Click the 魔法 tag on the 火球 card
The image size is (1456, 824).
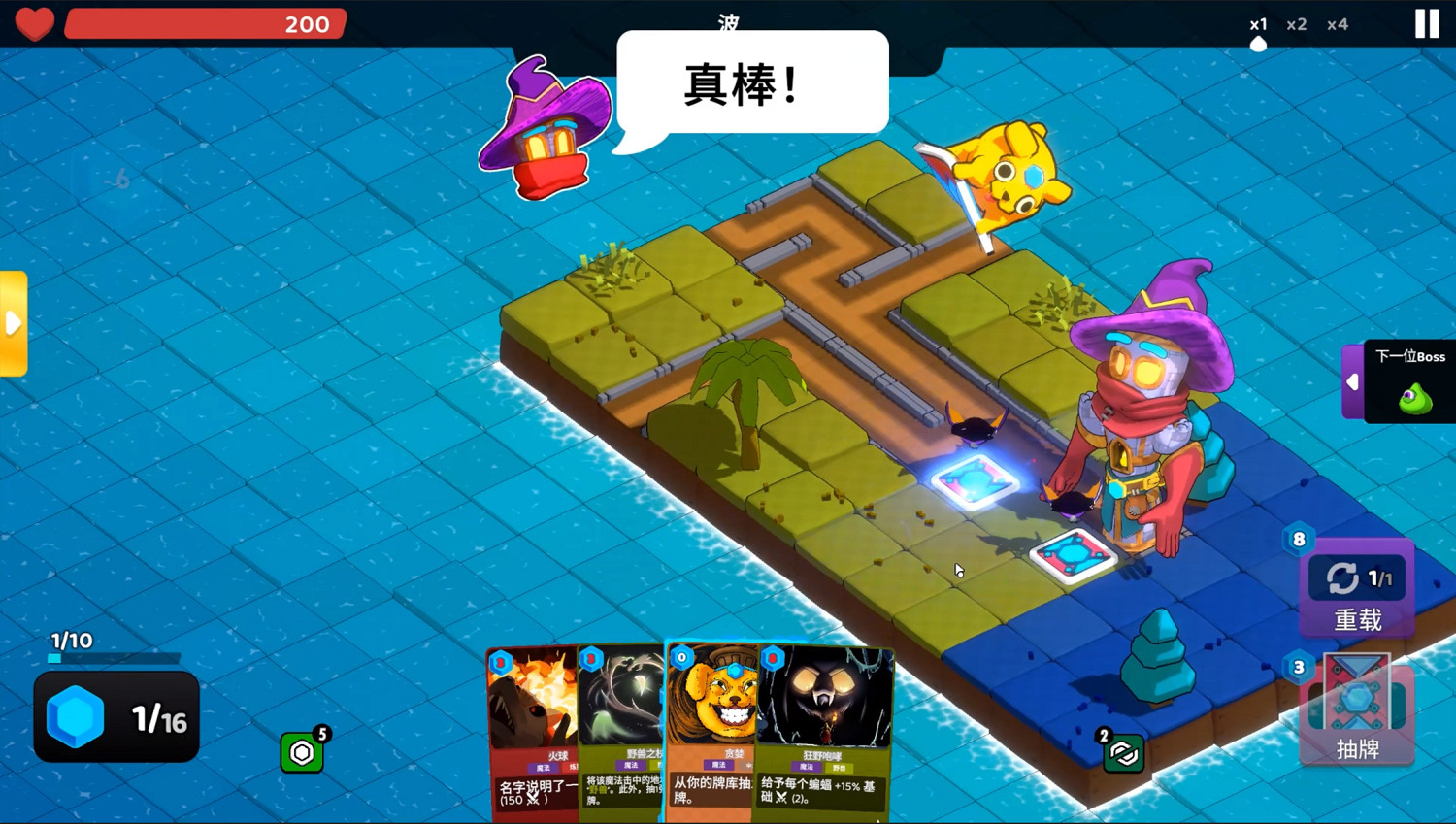(543, 767)
